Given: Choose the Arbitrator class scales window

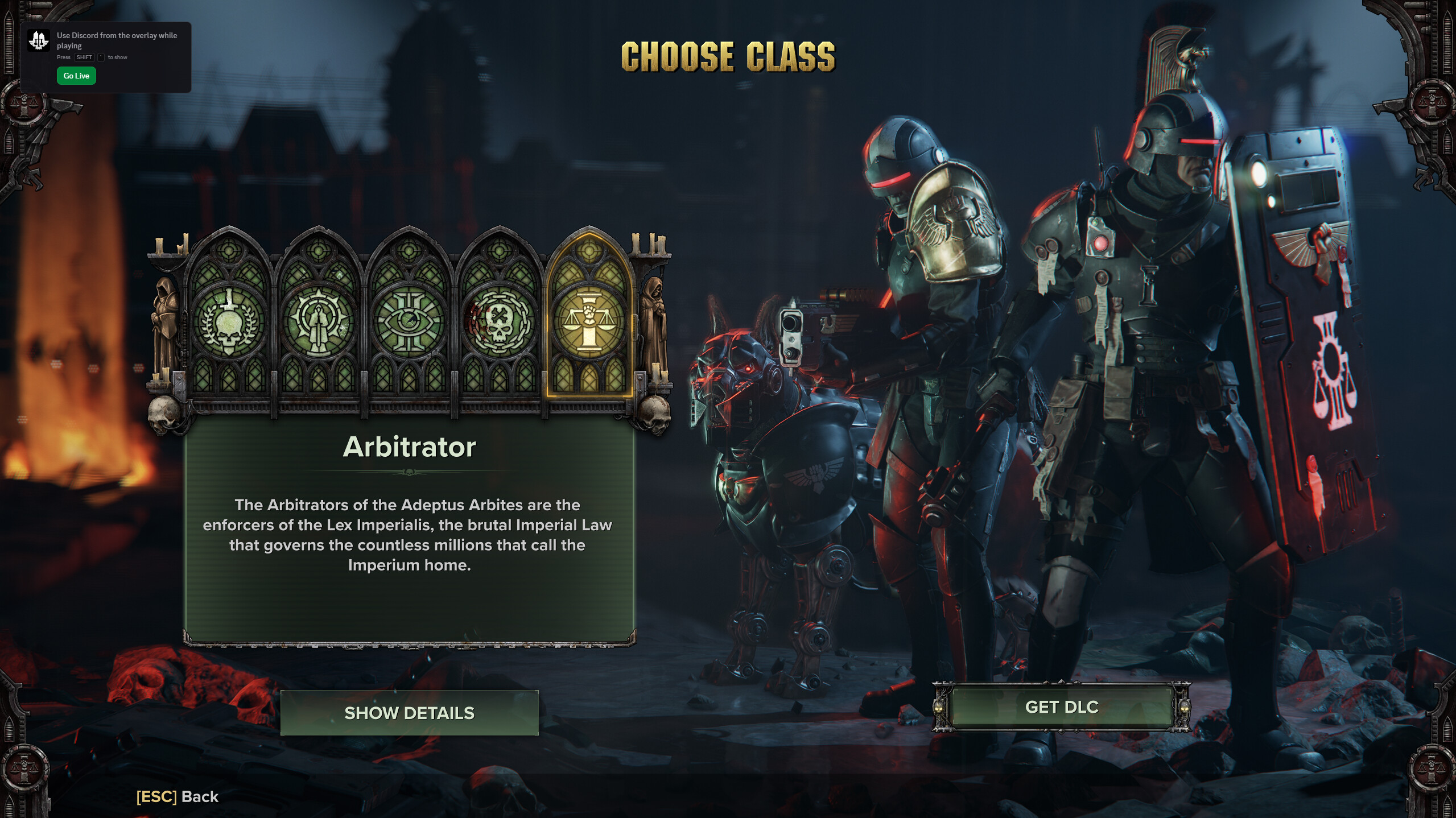Looking at the screenshot, I should point(589,321).
